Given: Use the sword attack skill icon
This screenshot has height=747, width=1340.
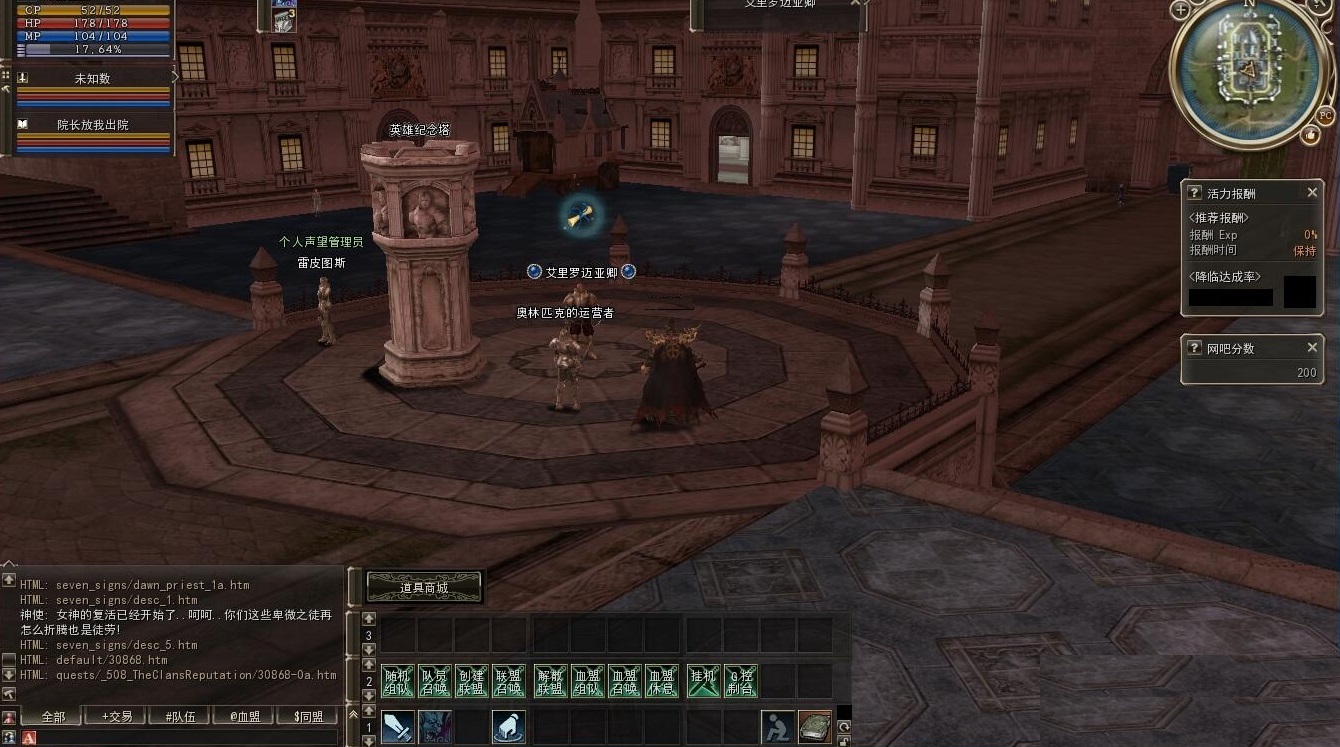Looking at the screenshot, I should coord(397,727).
